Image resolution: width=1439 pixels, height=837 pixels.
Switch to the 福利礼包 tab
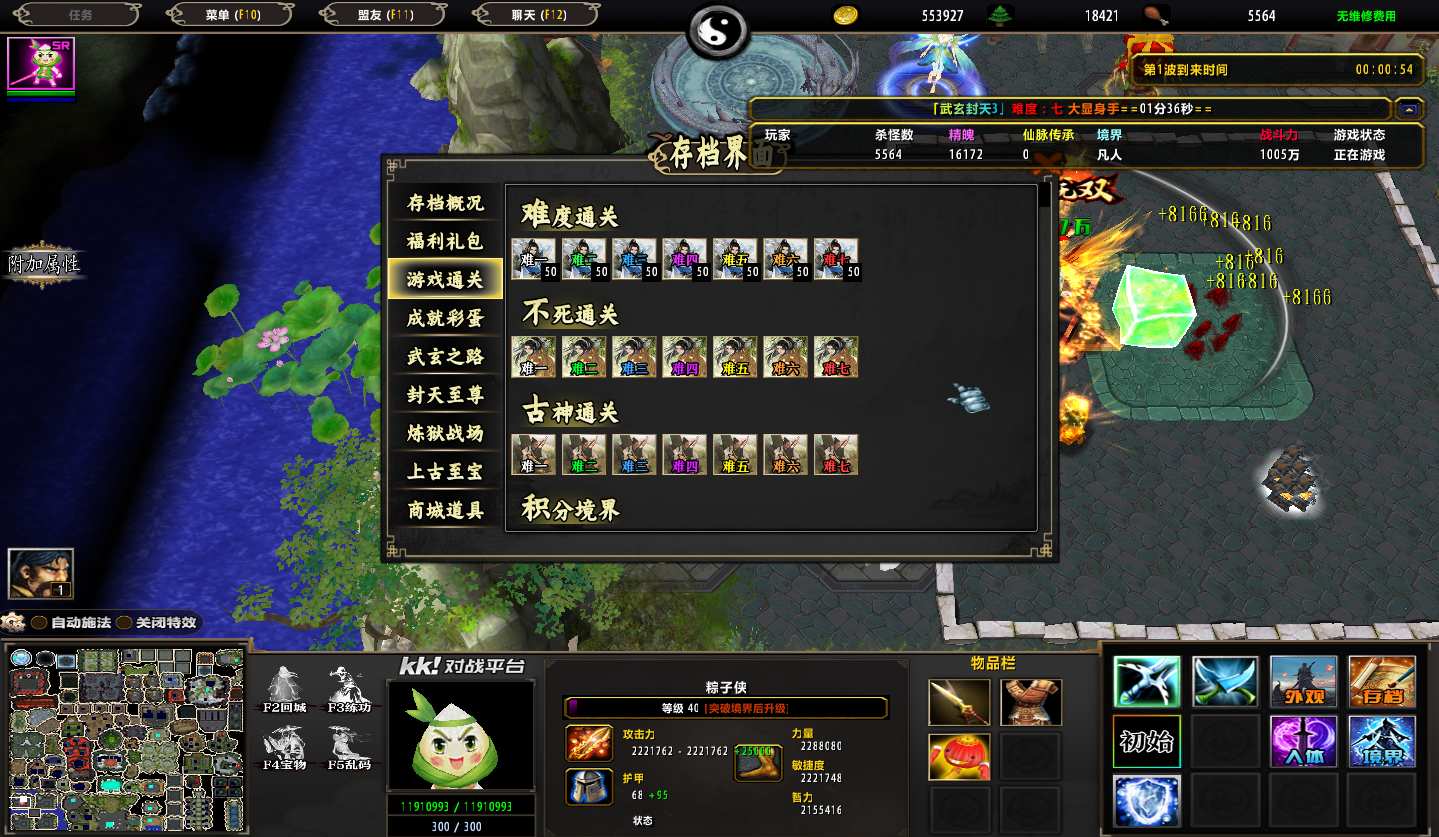(445, 241)
